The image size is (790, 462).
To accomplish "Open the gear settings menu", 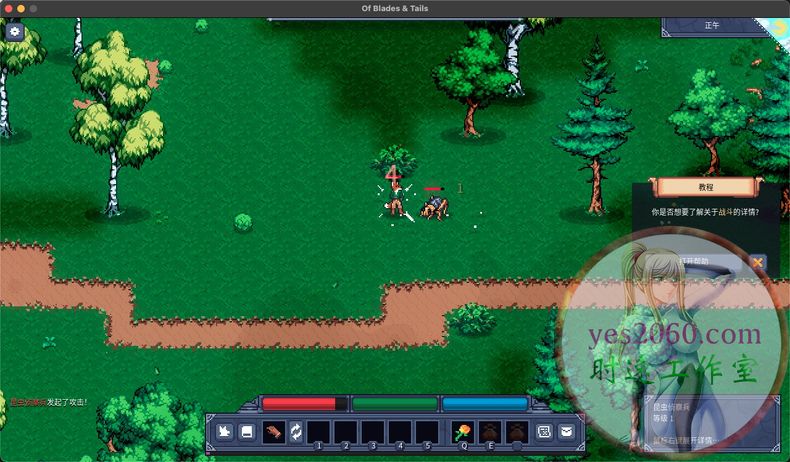I will point(15,32).
